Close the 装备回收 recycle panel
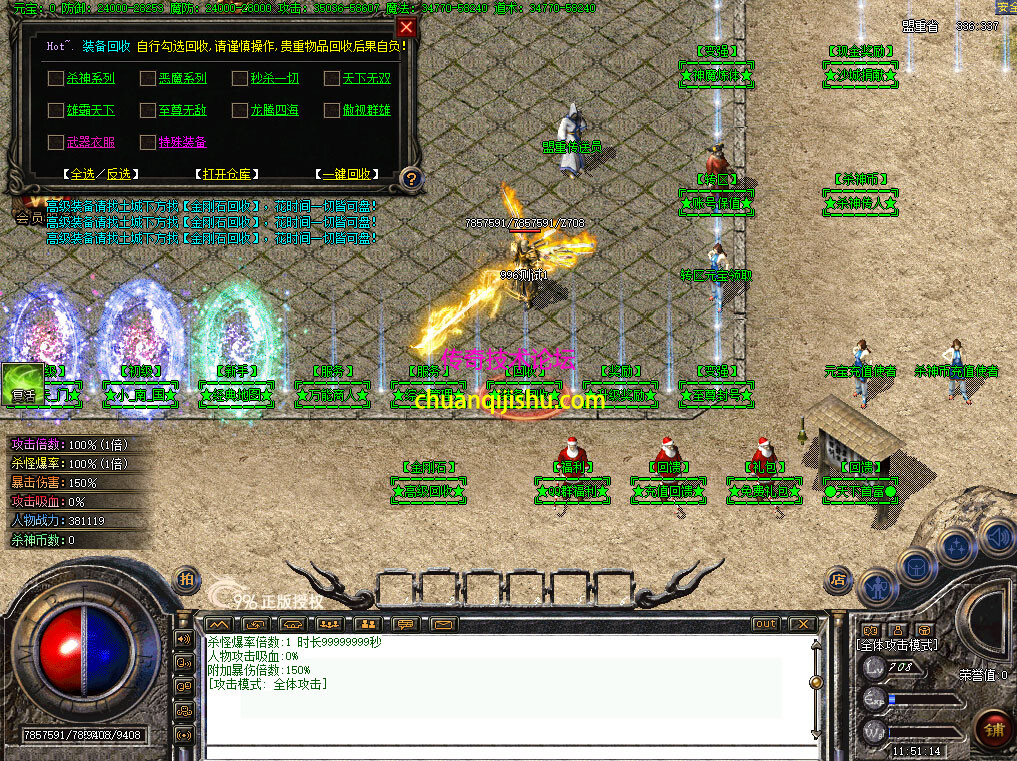Screen dimensions: 1017x761 point(406,28)
